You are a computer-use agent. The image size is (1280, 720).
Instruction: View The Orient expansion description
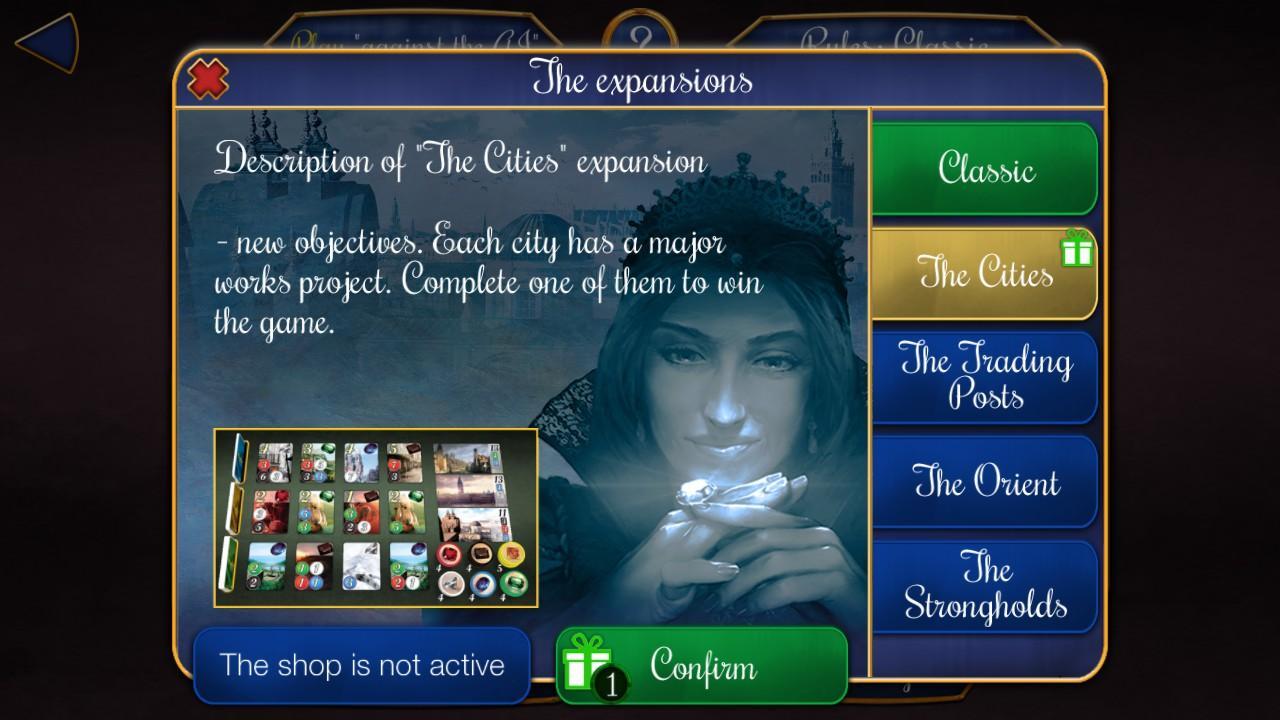[985, 482]
